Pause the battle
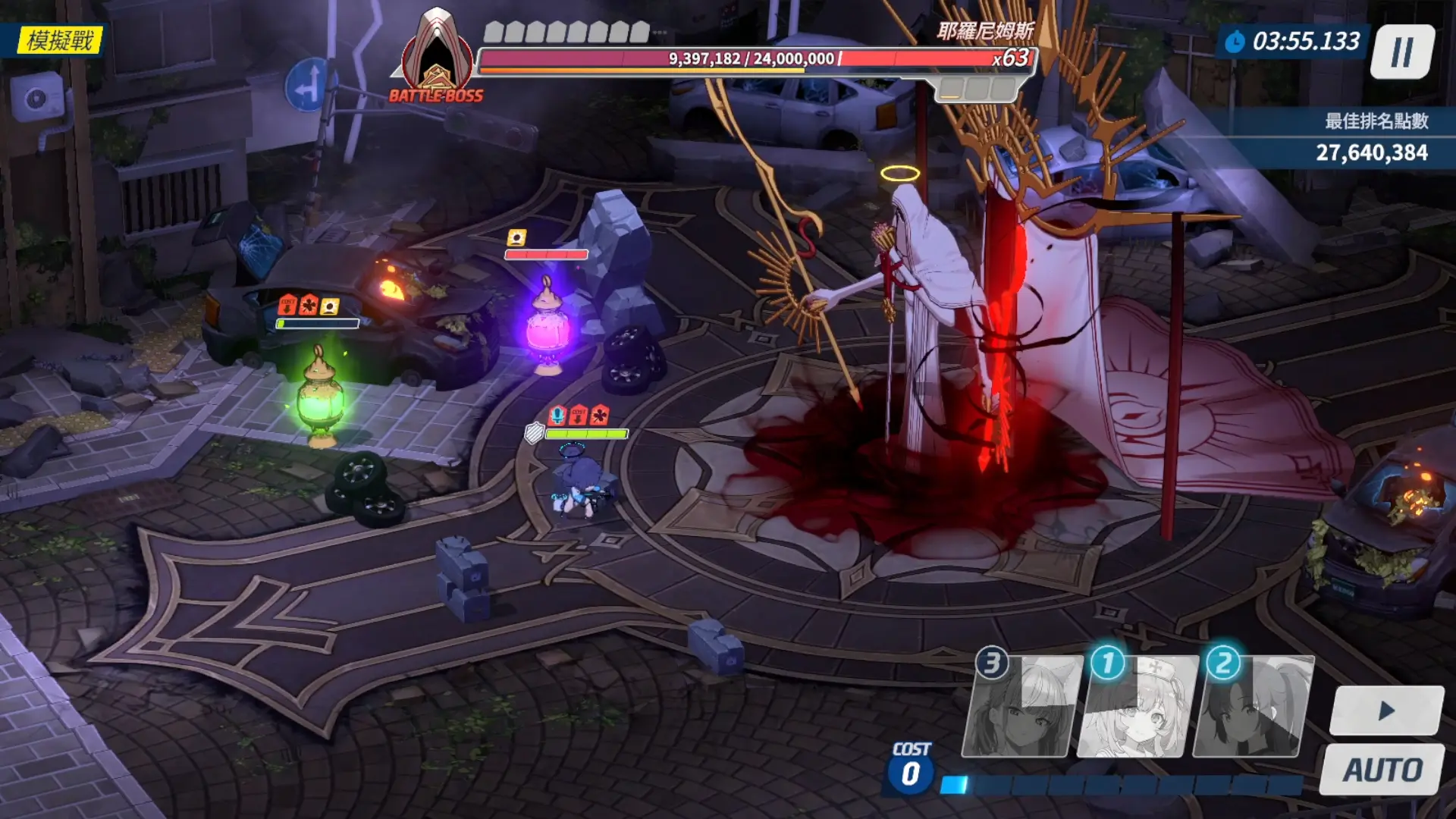1456x819 pixels. point(1402,52)
